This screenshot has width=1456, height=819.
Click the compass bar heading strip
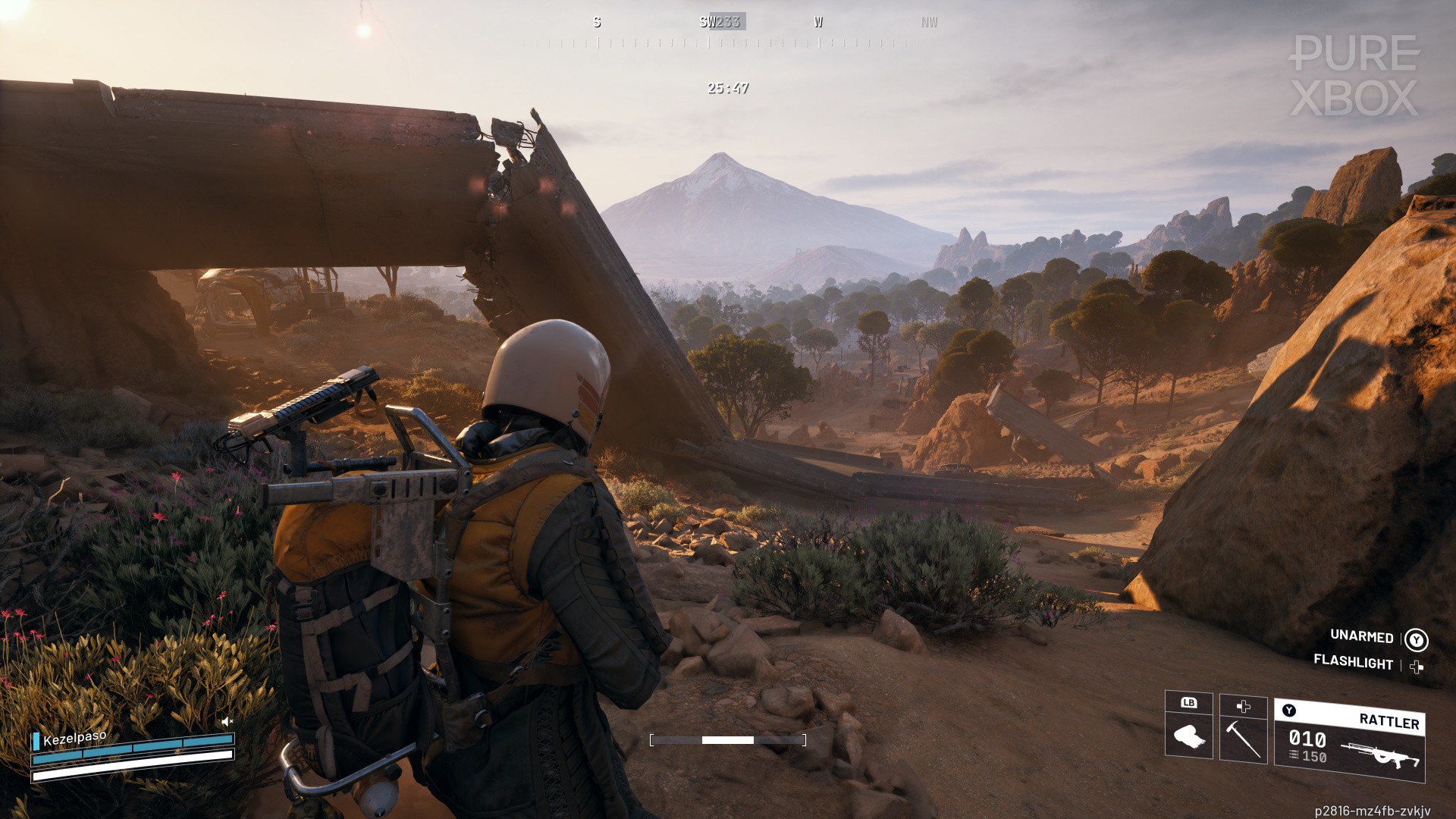pyautogui.click(x=728, y=32)
